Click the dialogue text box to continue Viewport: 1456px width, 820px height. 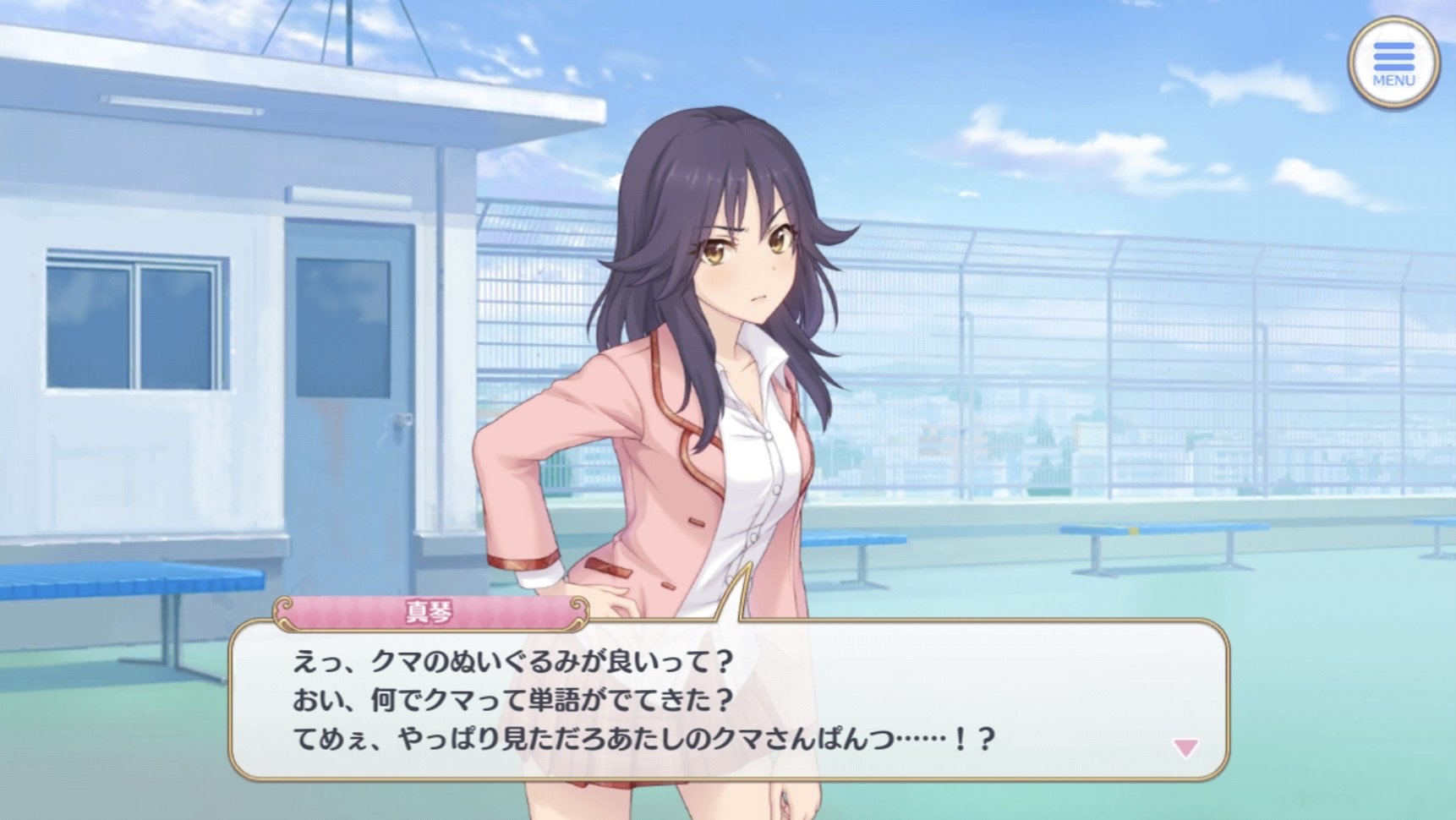coord(727,700)
